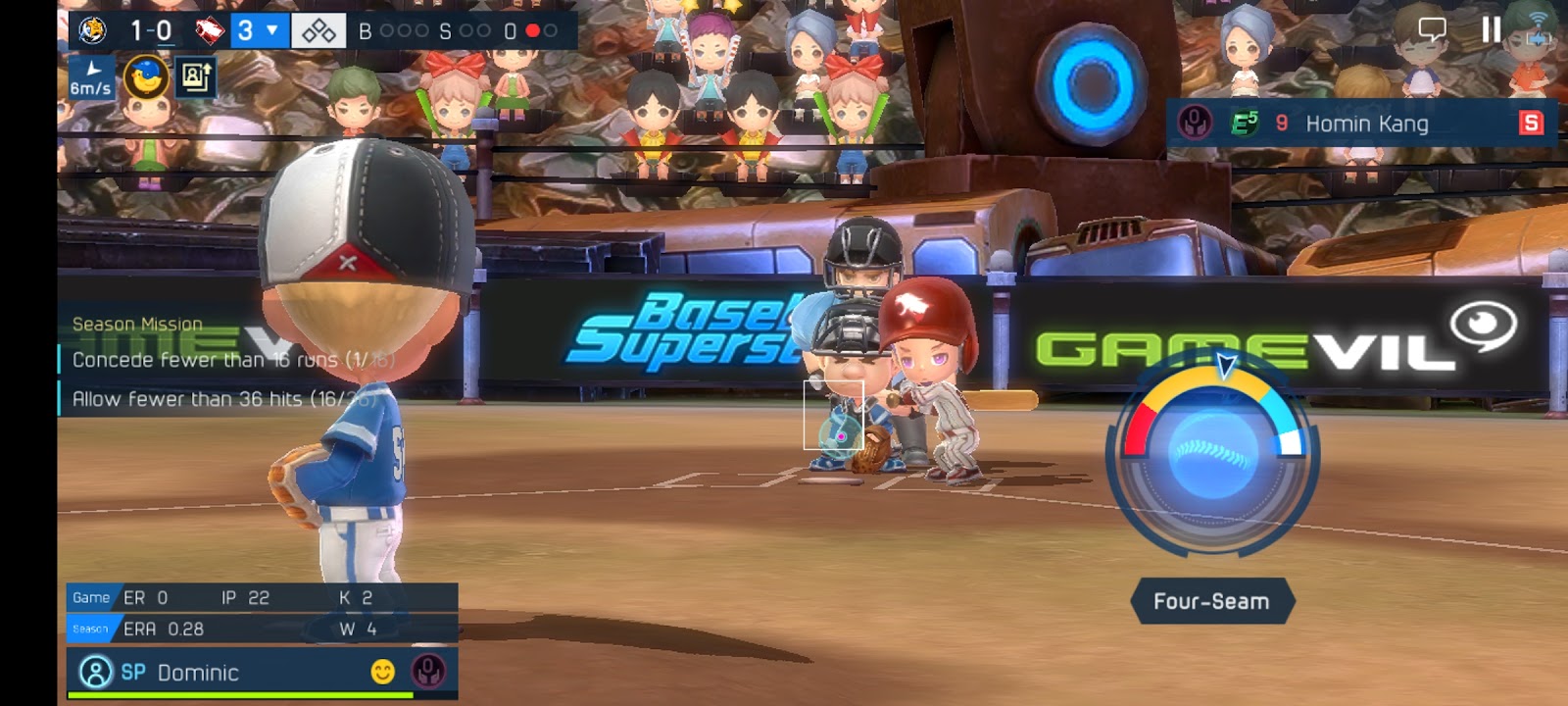Throw the pitch with the baseball button
Viewport: 1568px width, 706px height.
[x=1213, y=455]
